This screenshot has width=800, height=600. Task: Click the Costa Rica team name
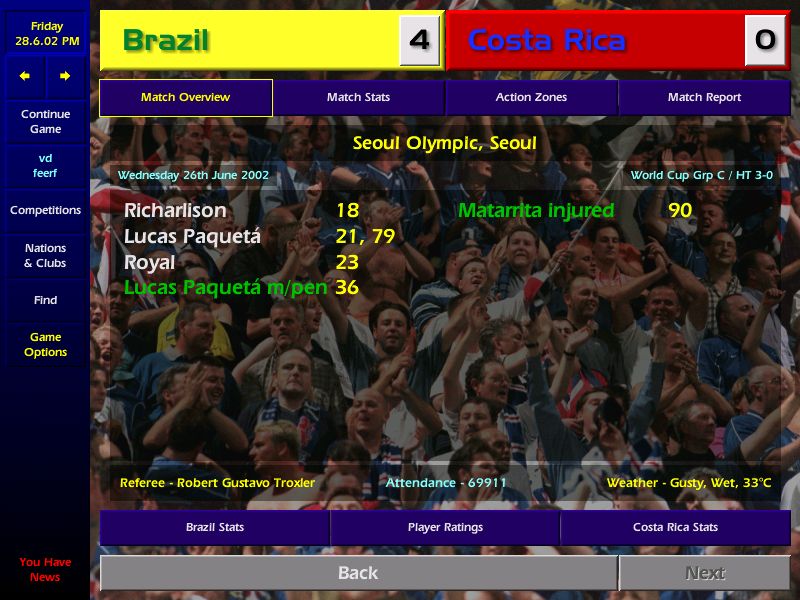tap(547, 41)
